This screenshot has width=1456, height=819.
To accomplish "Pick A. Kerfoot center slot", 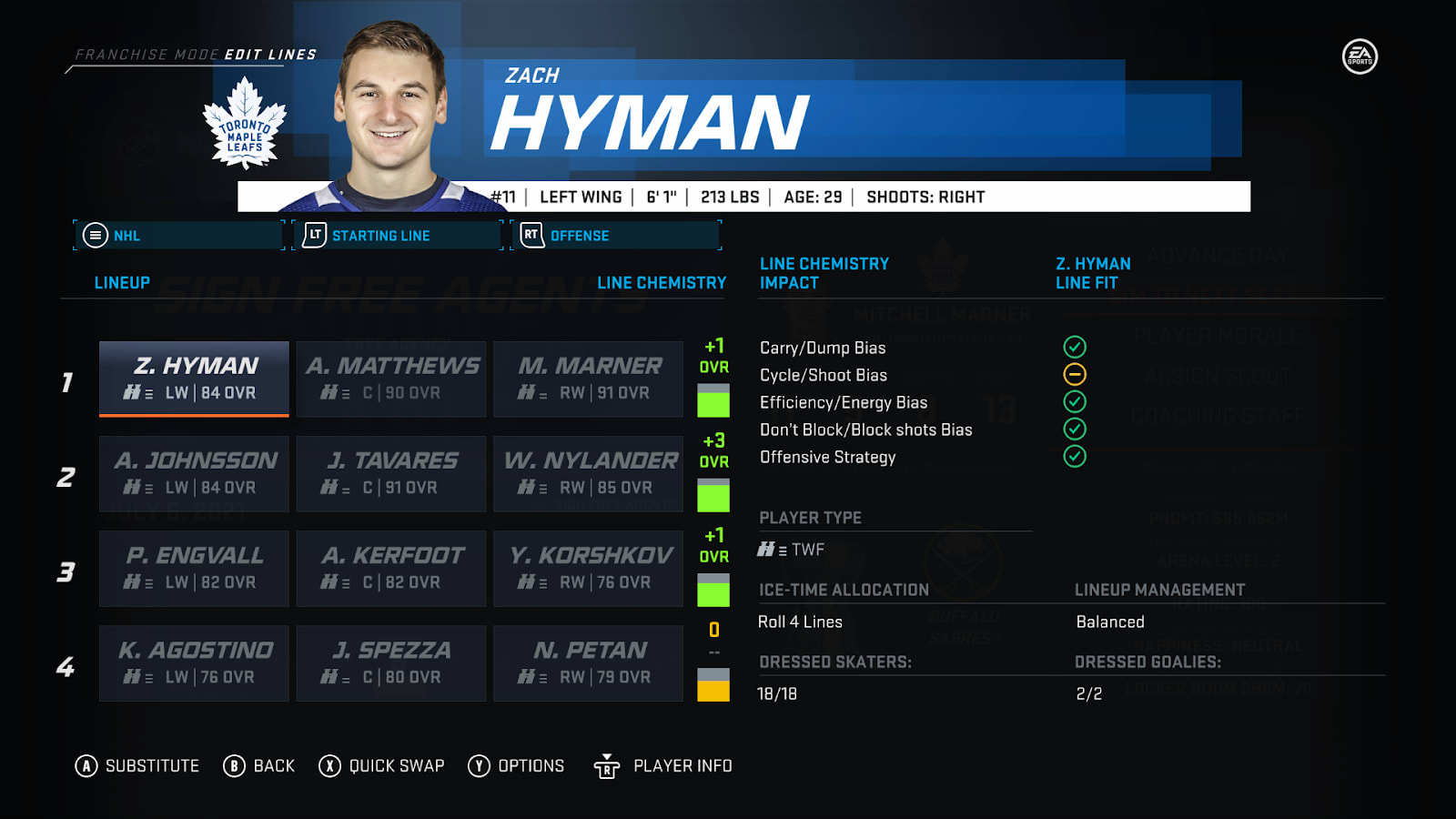I will click(x=391, y=568).
